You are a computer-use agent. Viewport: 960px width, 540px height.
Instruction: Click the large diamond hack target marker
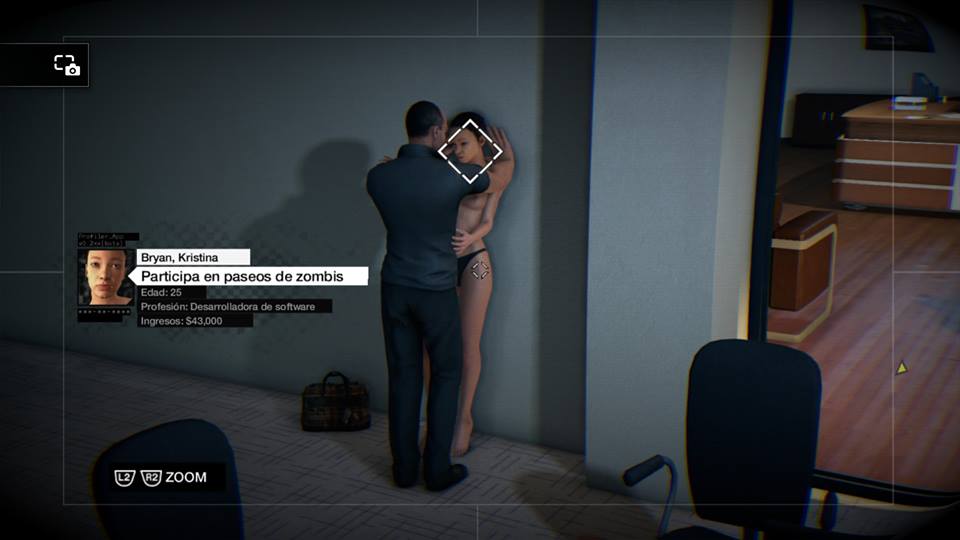pyautogui.click(x=470, y=151)
